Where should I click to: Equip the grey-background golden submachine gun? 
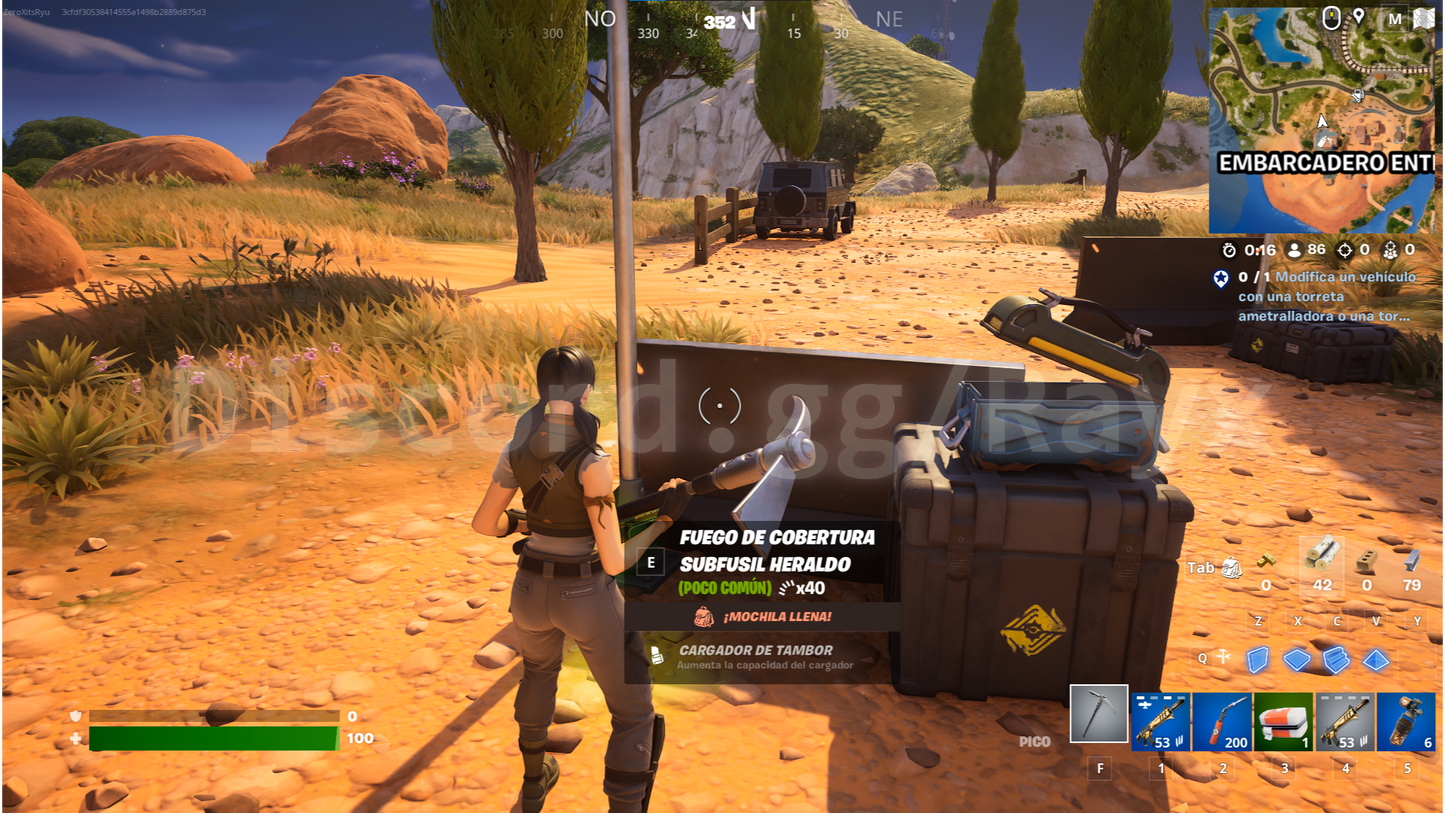point(1345,721)
